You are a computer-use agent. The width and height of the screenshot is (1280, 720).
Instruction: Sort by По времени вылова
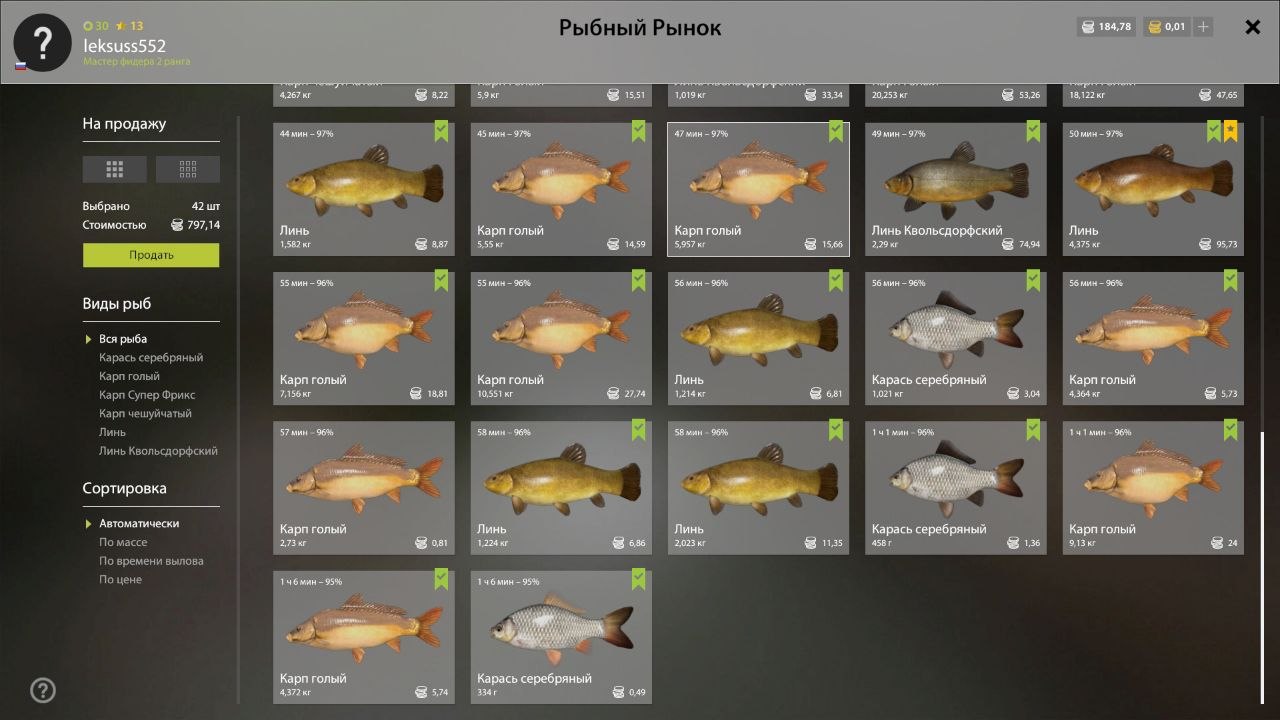(x=151, y=561)
